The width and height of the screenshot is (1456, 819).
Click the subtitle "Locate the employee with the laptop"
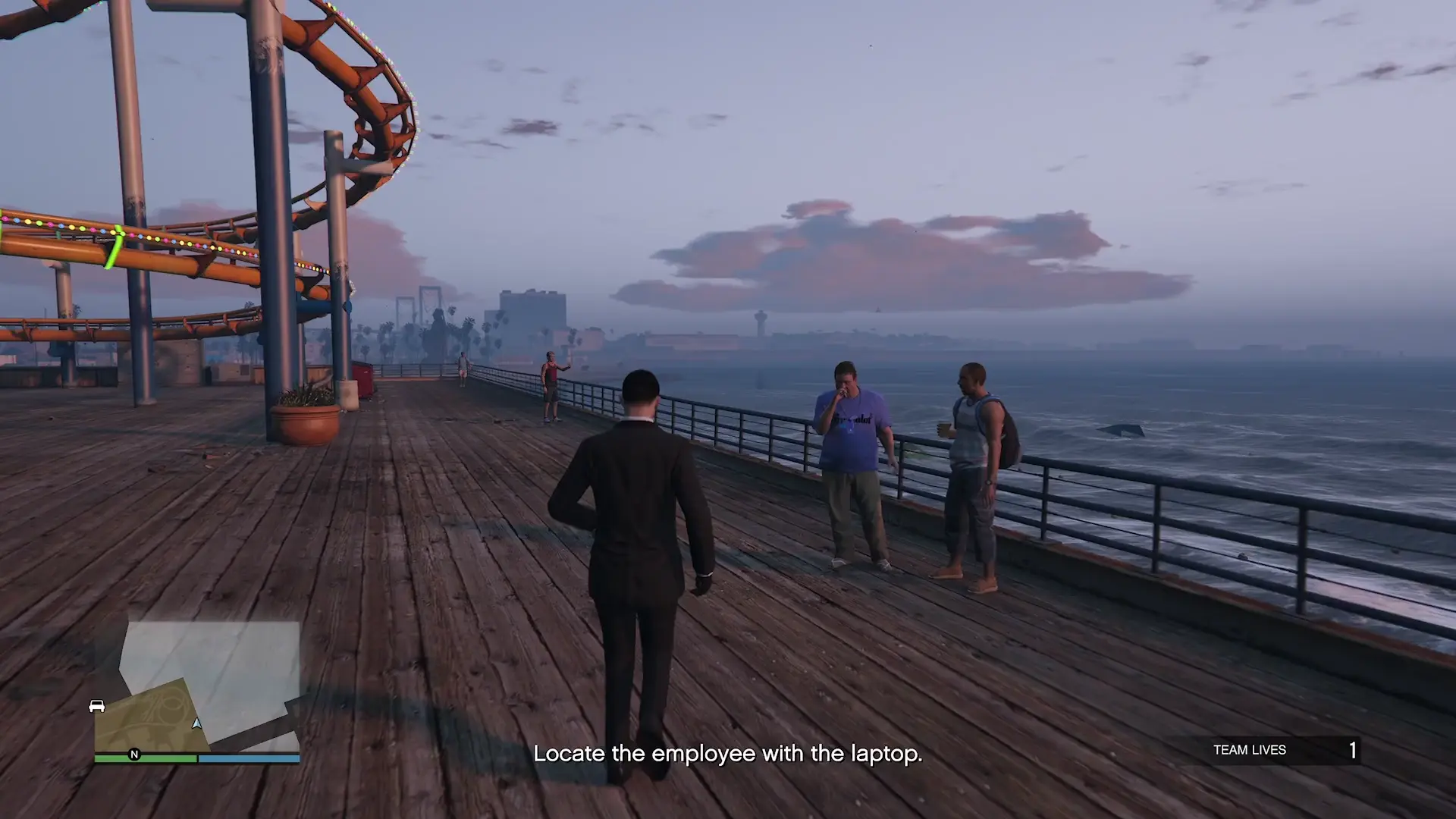pyautogui.click(x=728, y=754)
